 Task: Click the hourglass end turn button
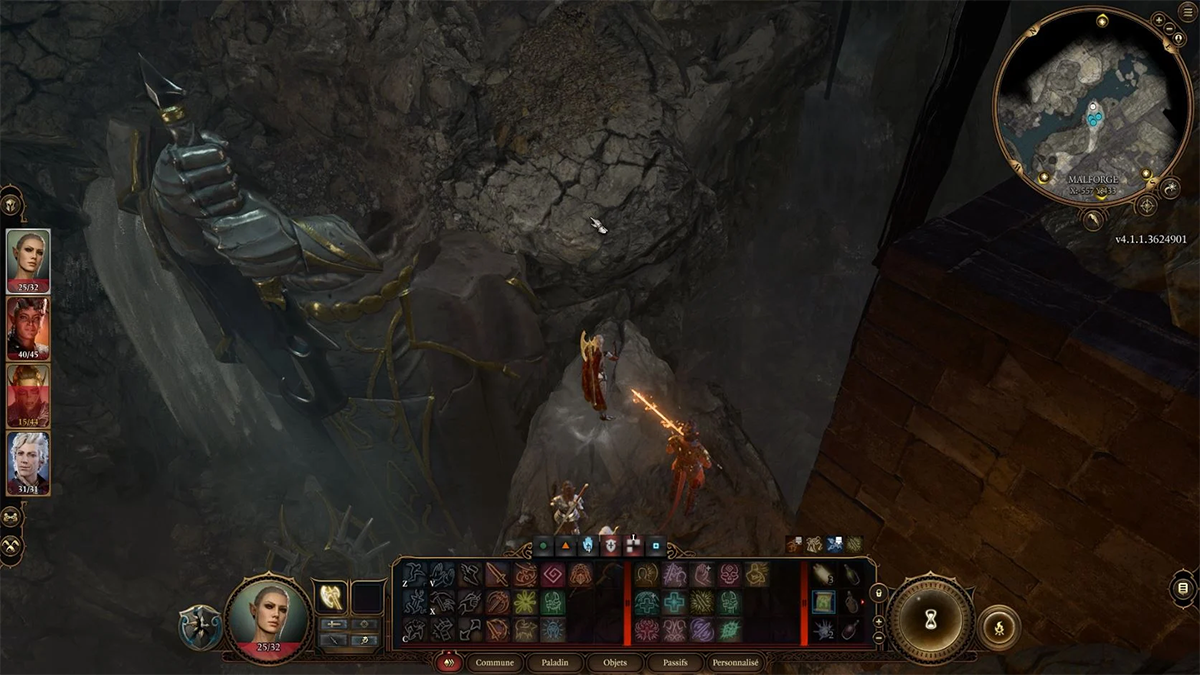pyautogui.click(x=931, y=618)
